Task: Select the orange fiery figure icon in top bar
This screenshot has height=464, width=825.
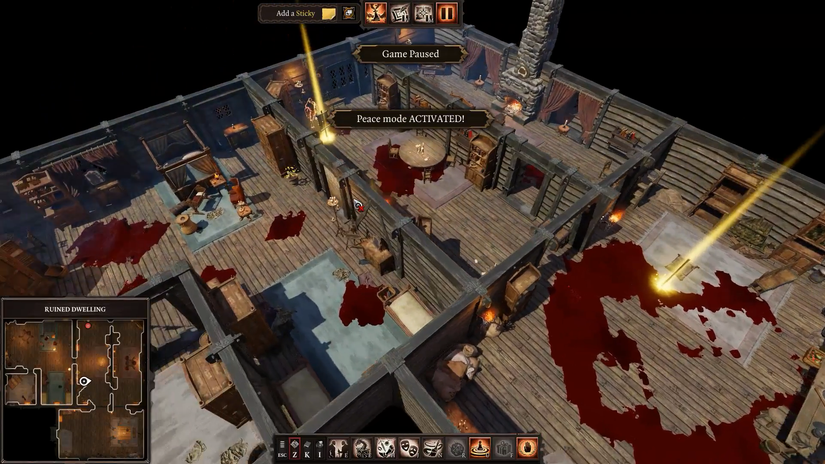Action: pos(376,13)
